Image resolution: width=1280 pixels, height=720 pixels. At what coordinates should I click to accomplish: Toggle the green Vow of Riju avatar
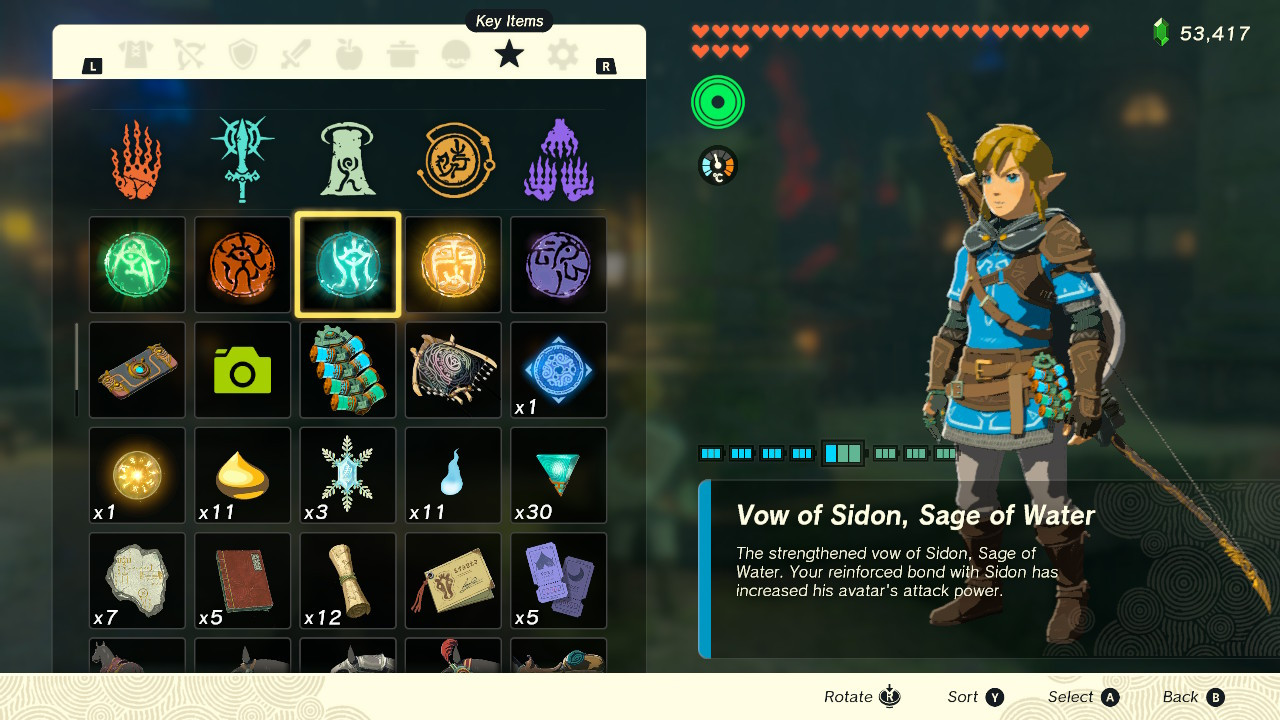click(137, 264)
